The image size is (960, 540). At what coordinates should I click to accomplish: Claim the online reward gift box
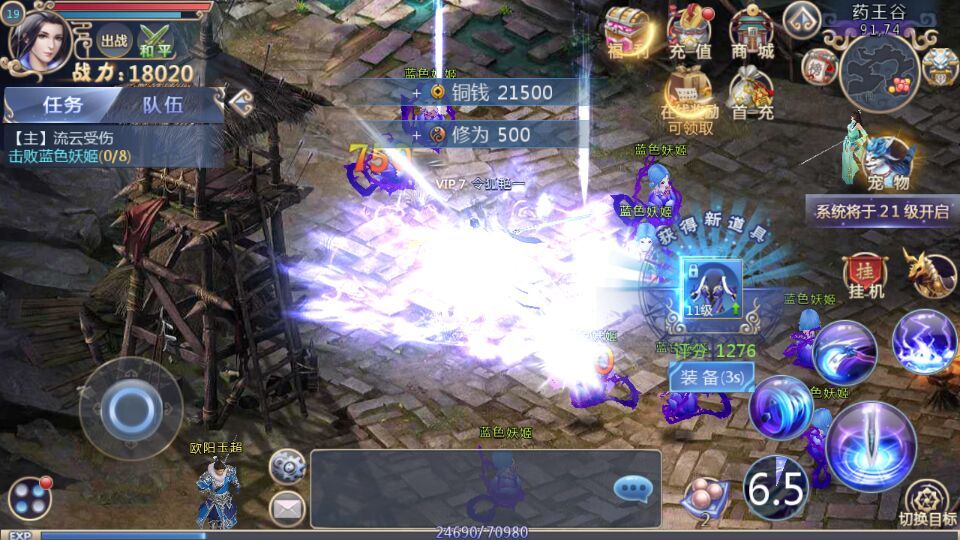tap(690, 97)
